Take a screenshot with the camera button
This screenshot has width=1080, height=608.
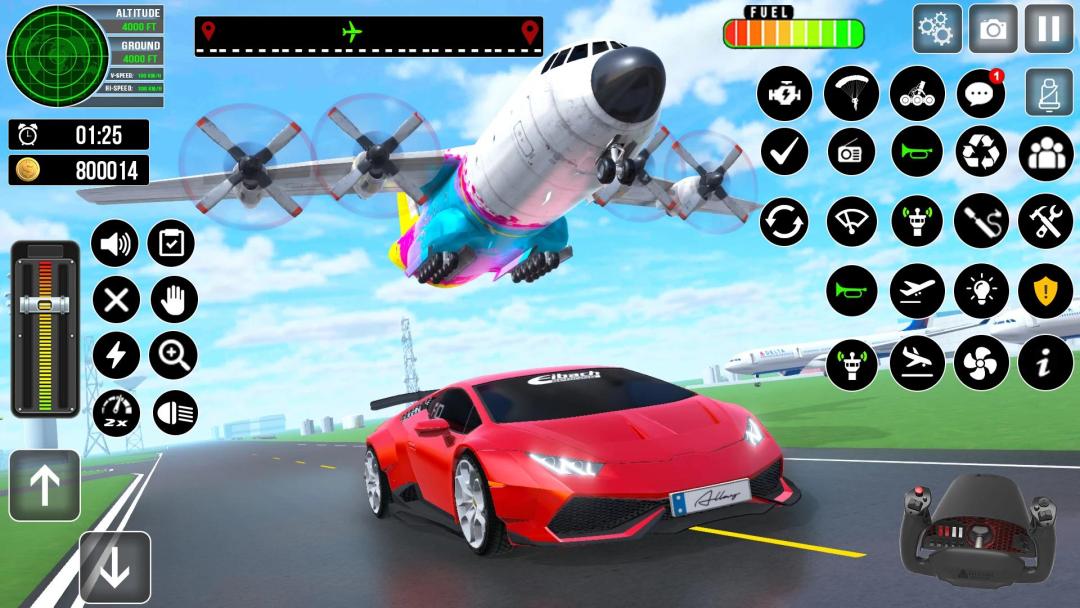pos(993,29)
